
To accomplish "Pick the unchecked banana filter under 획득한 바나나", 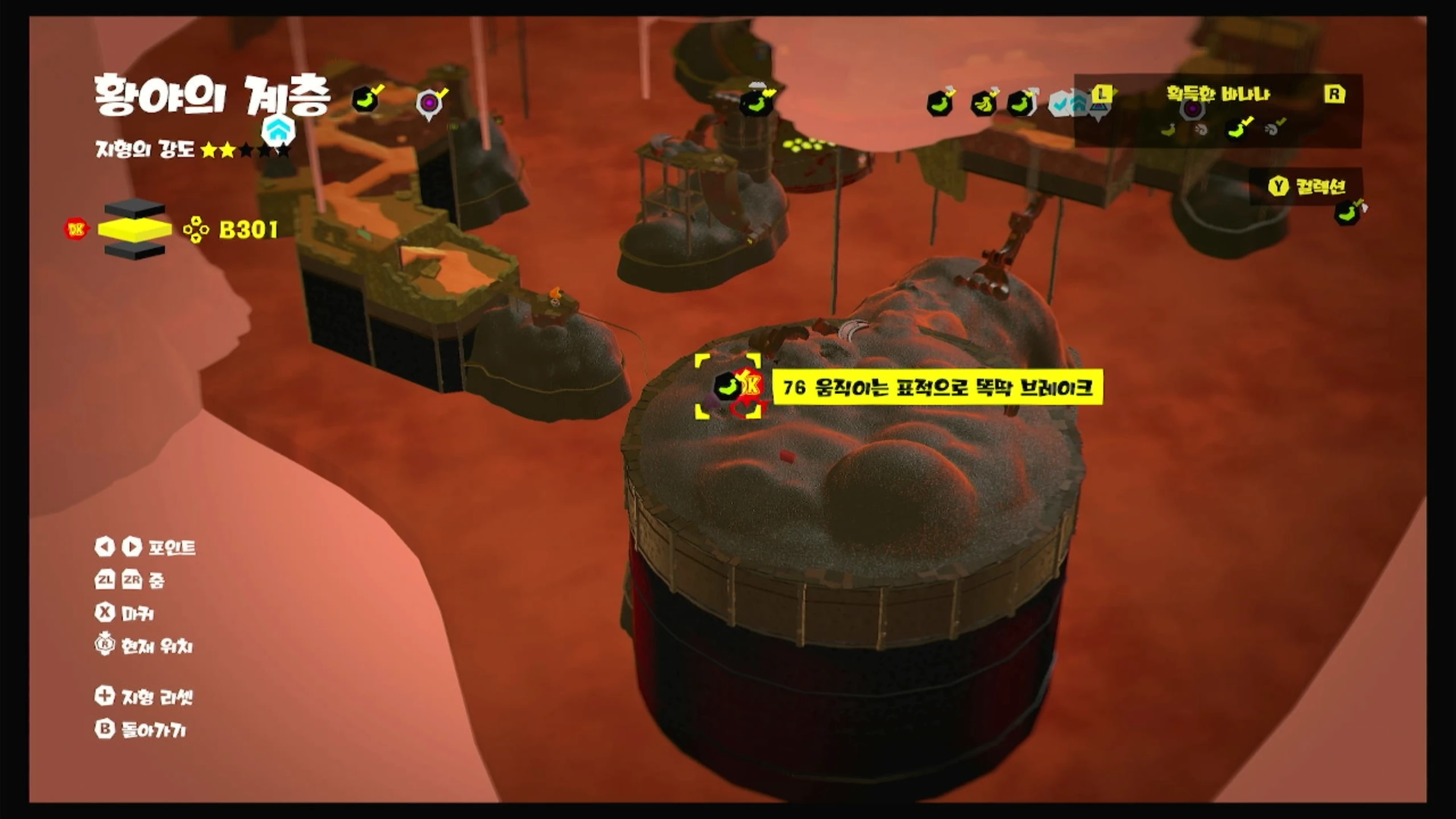I will [x=1168, y=130].
